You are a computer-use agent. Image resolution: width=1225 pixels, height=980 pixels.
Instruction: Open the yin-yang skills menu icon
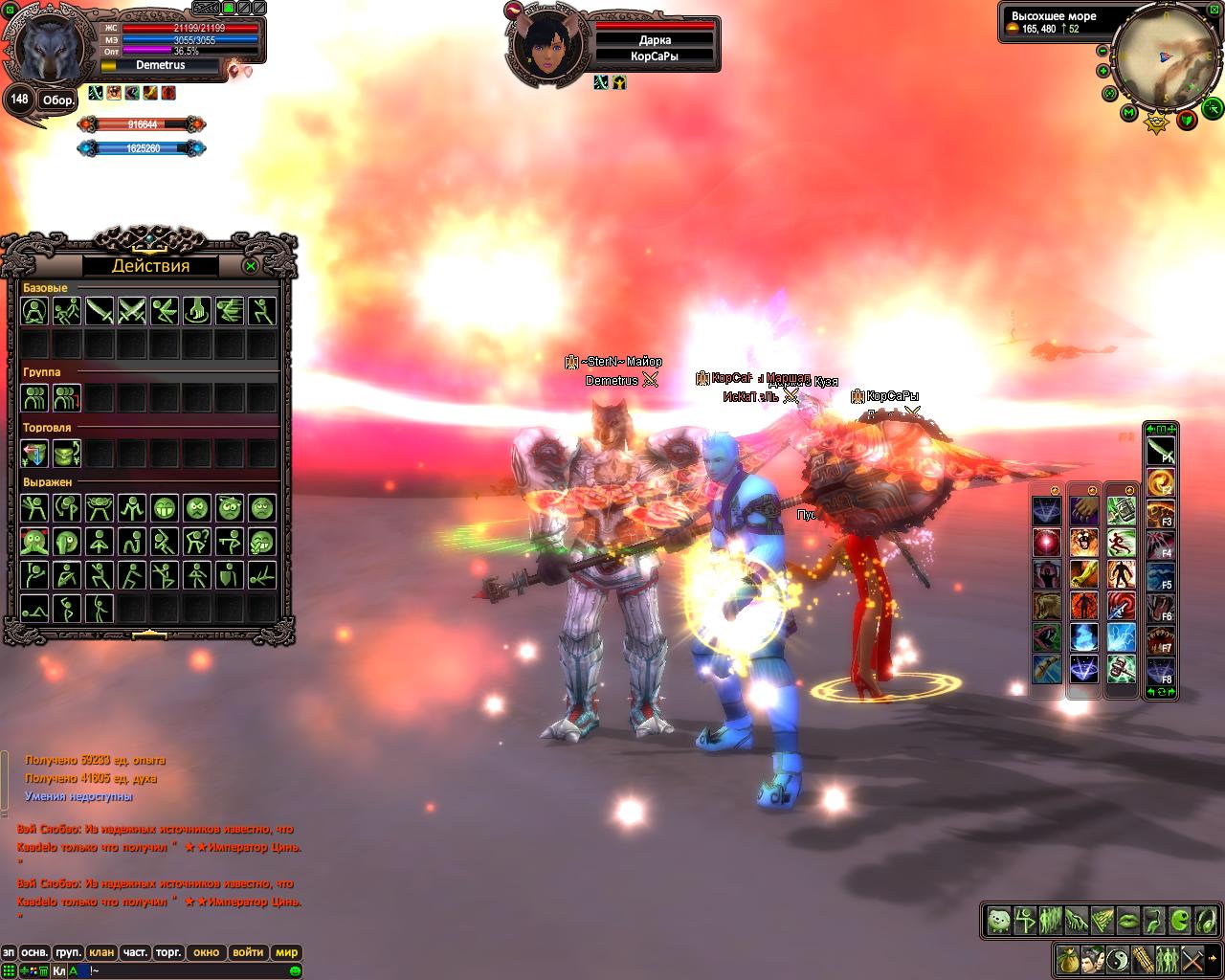click(x=1117, y=958)
